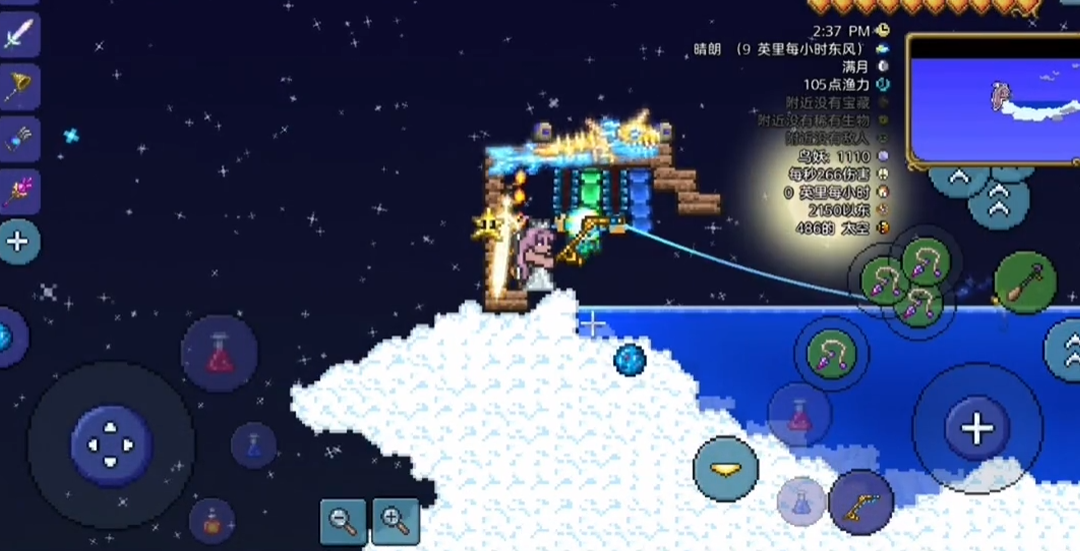Select the sword hotbar slot
Image resolution: width=1080 pixels, height=551 pixels.
pyautogui.click(x=18, y=38)
